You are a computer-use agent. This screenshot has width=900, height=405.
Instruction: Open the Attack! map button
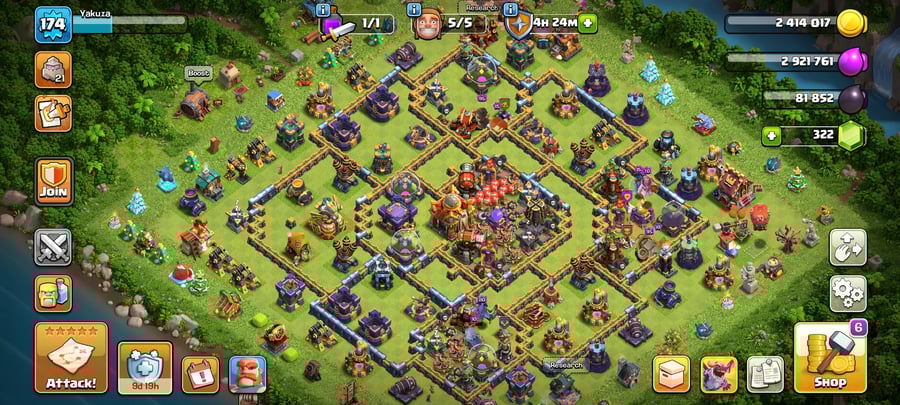(x=70, y=358)
